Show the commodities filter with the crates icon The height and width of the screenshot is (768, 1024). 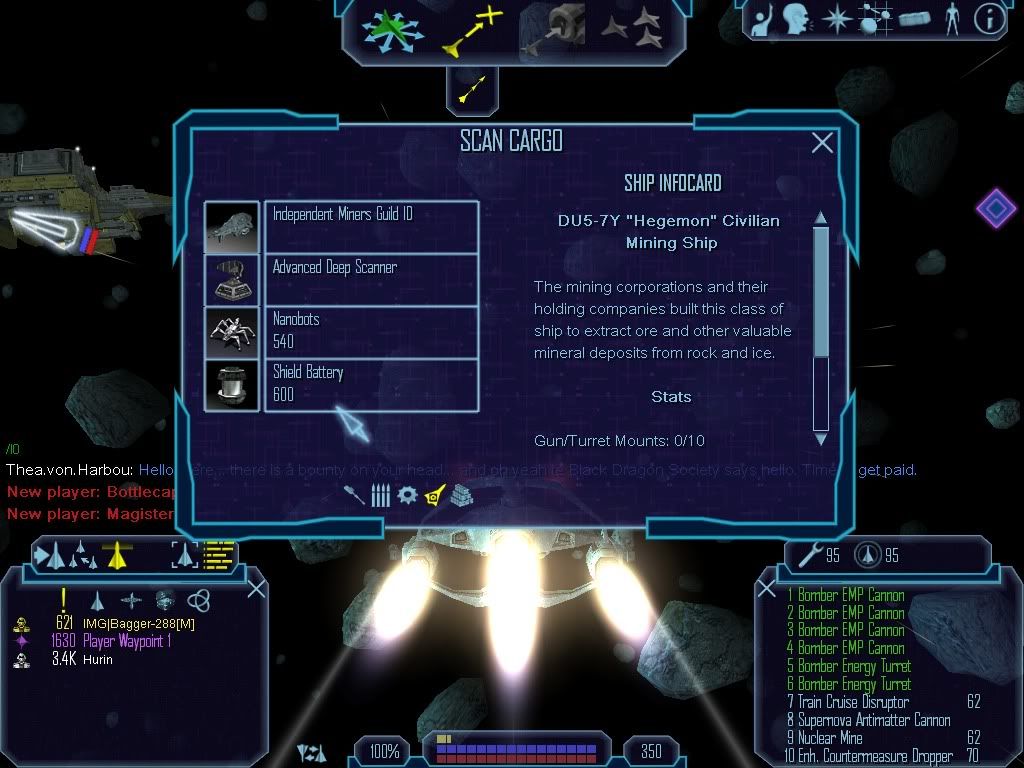460,495
